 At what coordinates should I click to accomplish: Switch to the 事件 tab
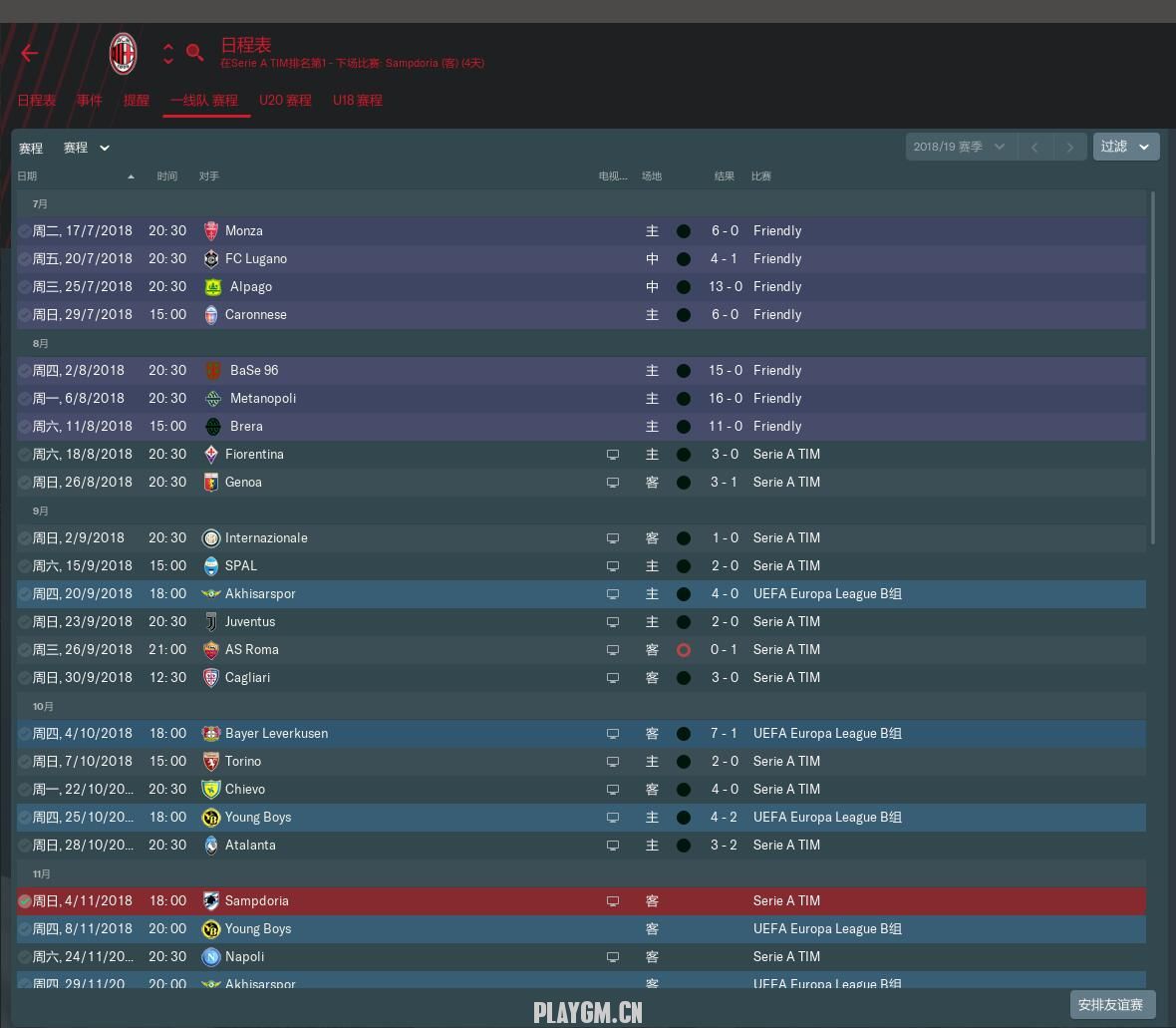coord(90,100)
